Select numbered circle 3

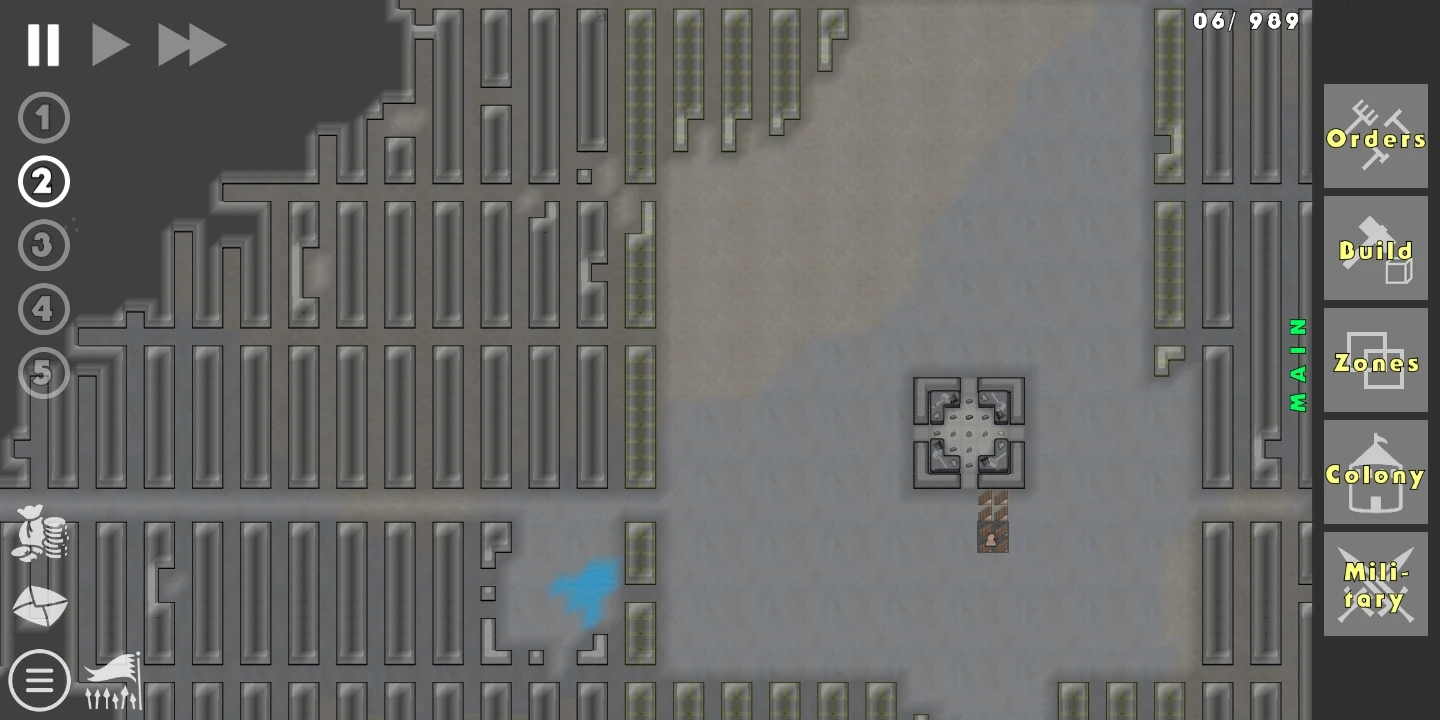click(43, 246)
